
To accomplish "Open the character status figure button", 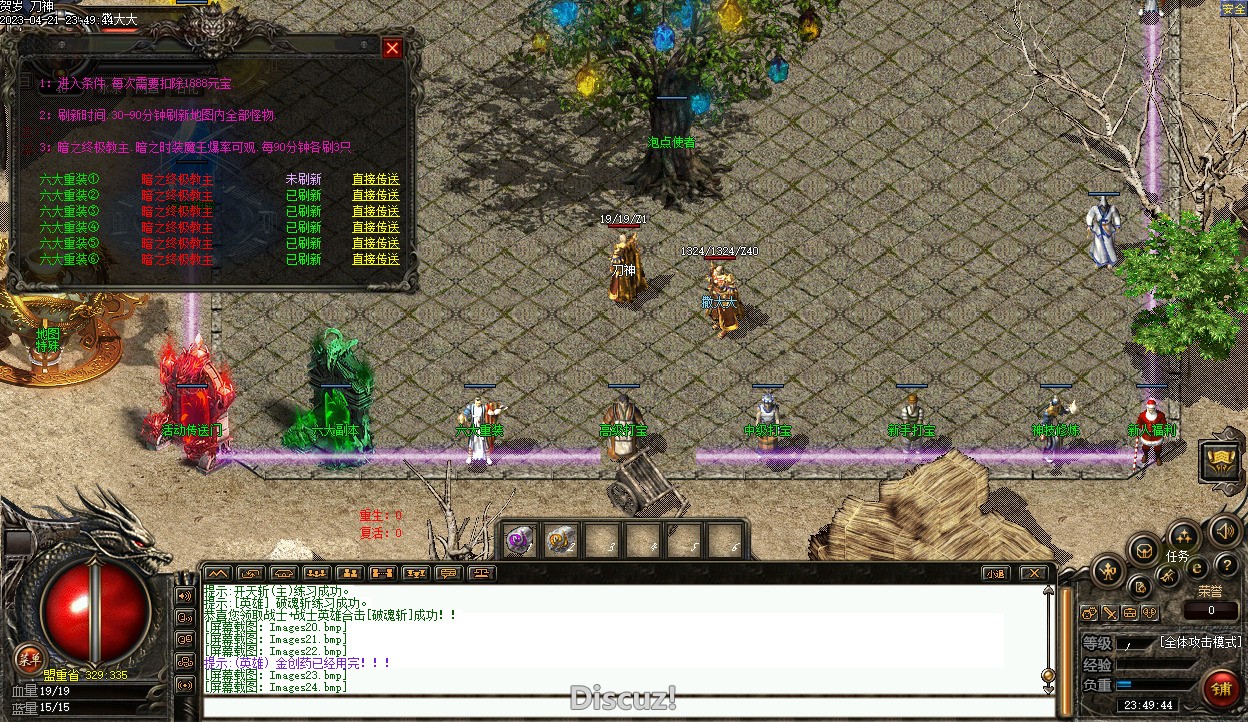I will pos(1108,572).
